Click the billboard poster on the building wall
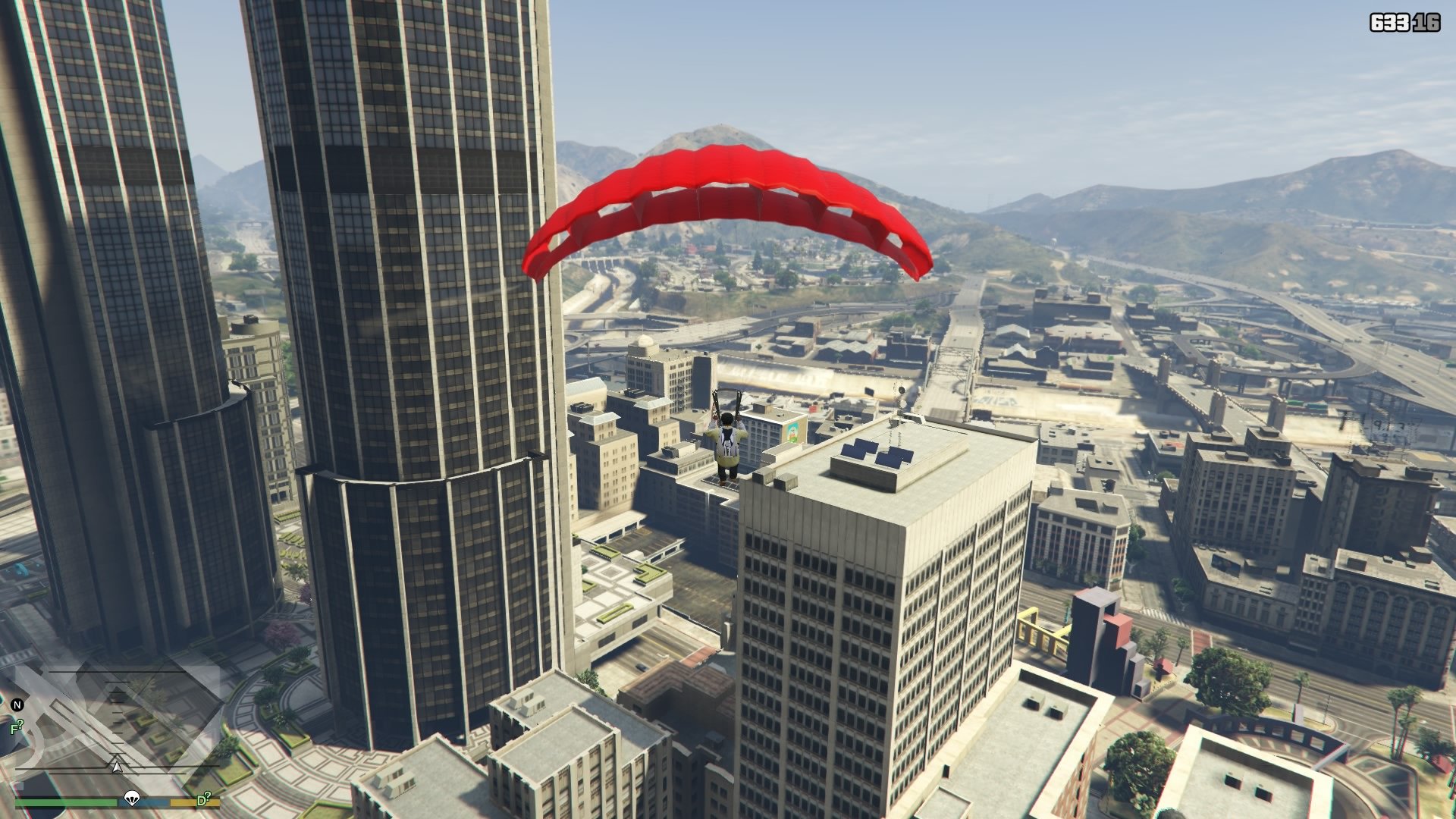The image size is (1456, 819). coord(792,433)
